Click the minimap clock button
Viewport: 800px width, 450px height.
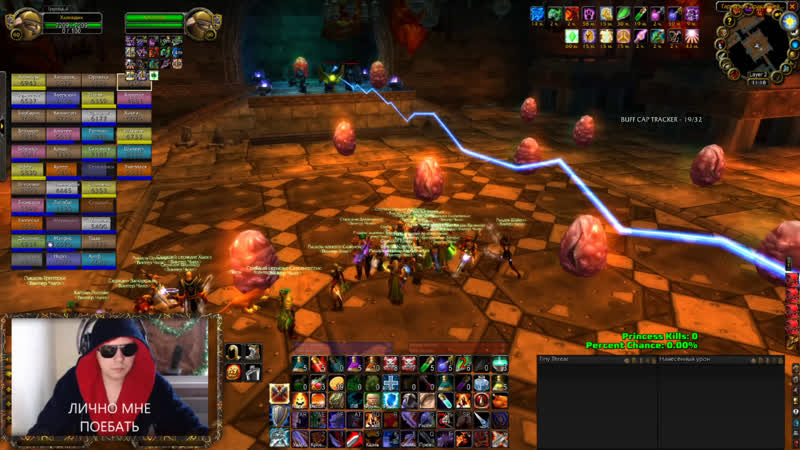click(758, 83)
